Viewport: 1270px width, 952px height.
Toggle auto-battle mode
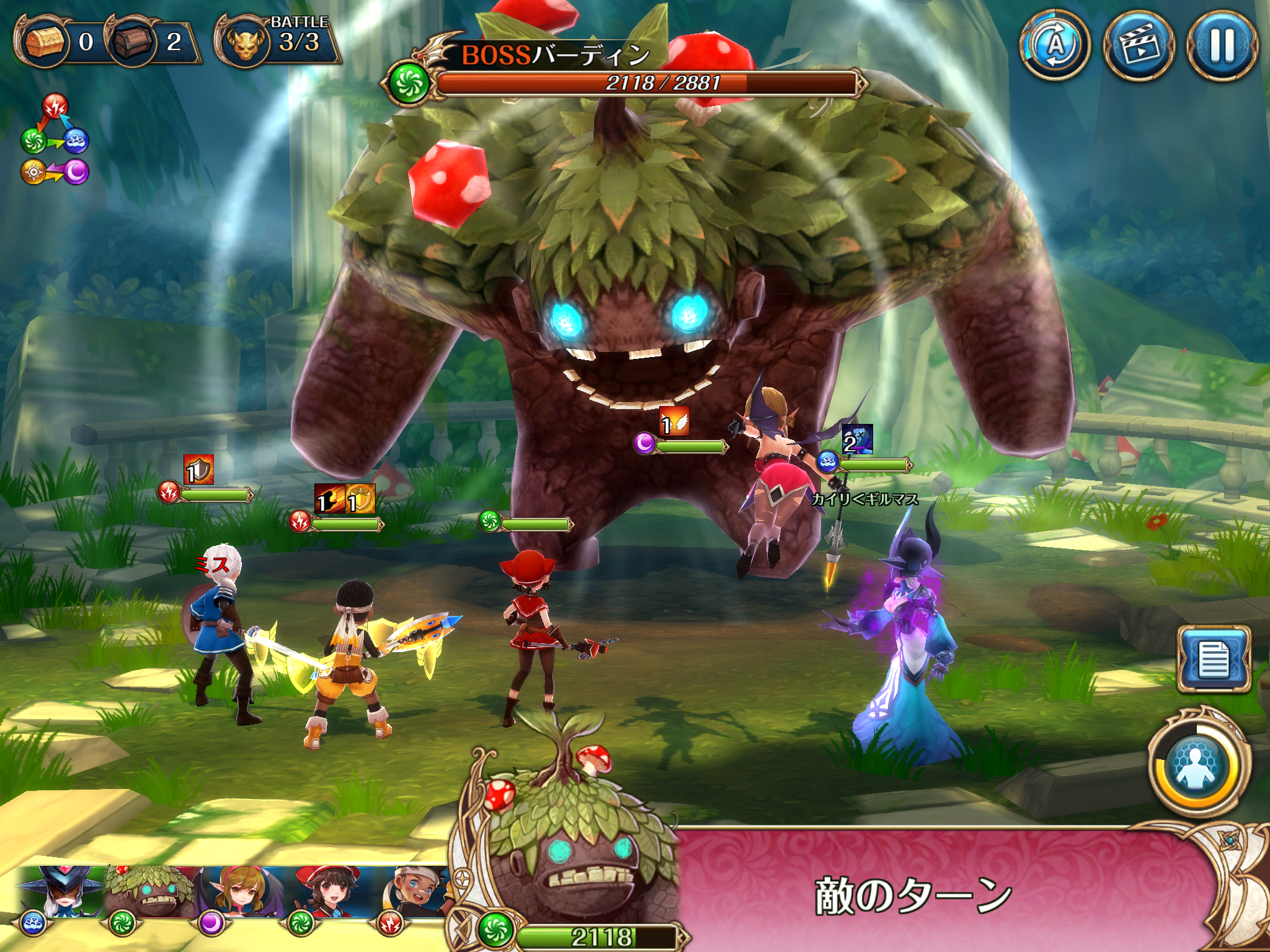(1055, 45)
